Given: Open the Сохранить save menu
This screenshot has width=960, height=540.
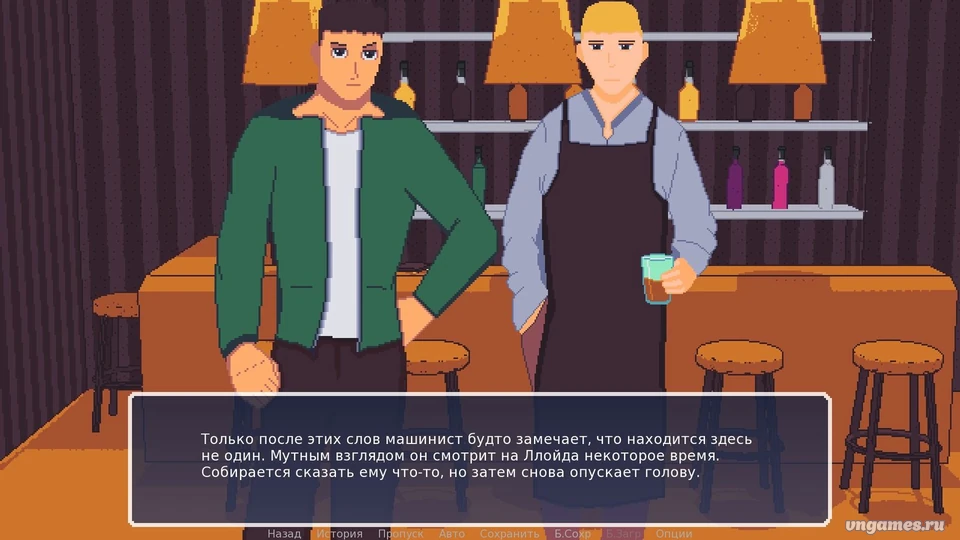Looking at the screenshot, I should 509,534.
